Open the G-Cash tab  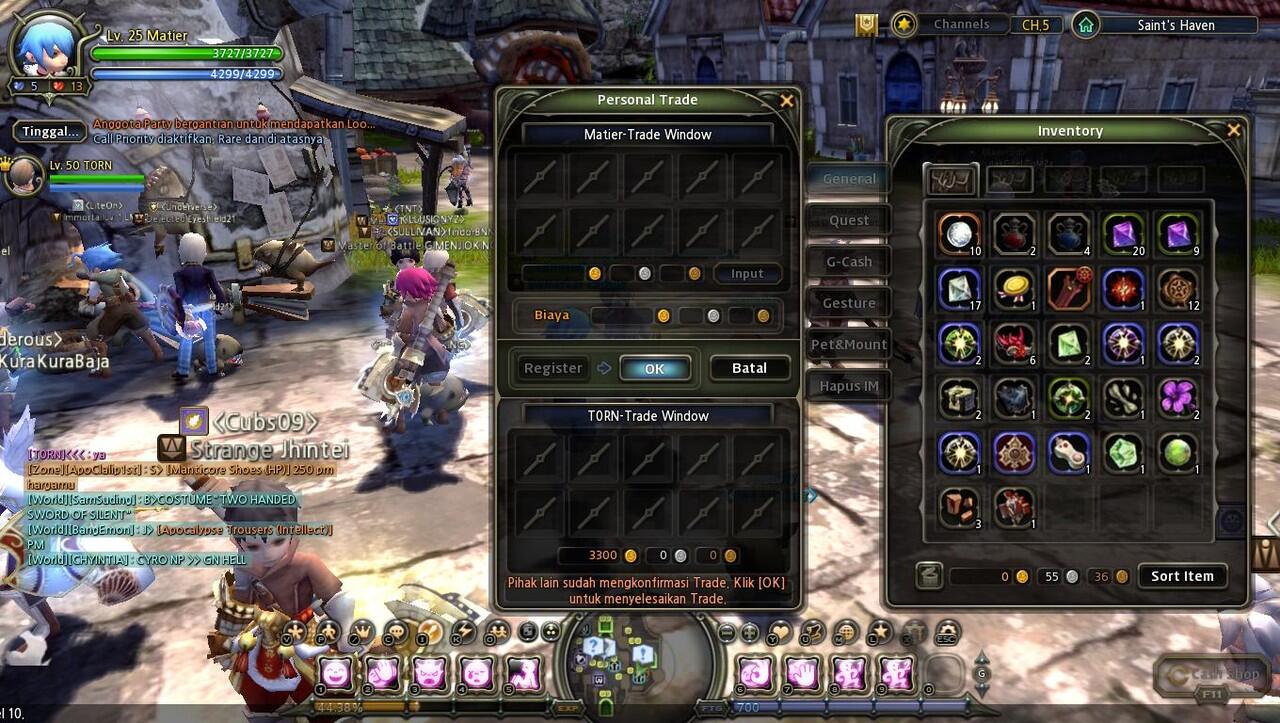(849, 262)
